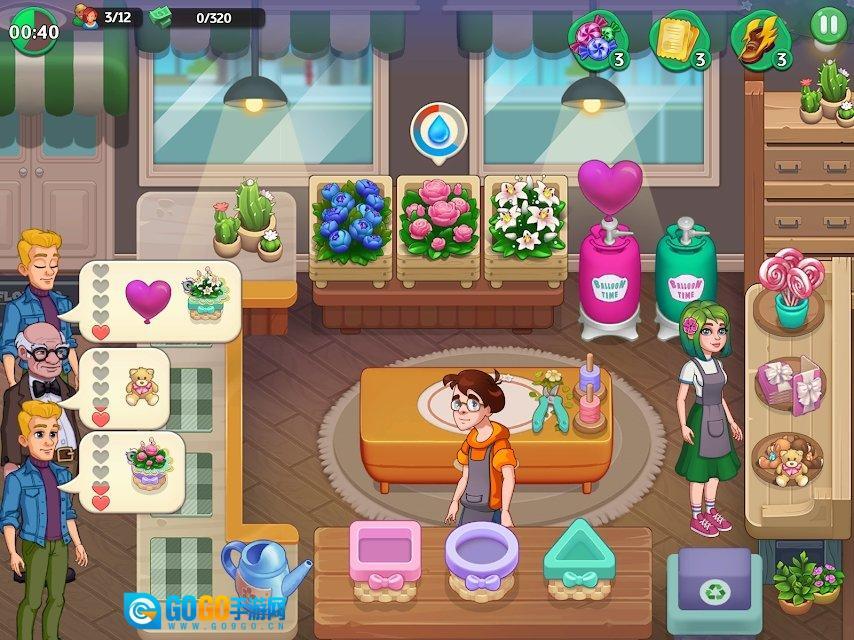
Task: Activate the candy booster
Action: [x=594, y=39]
